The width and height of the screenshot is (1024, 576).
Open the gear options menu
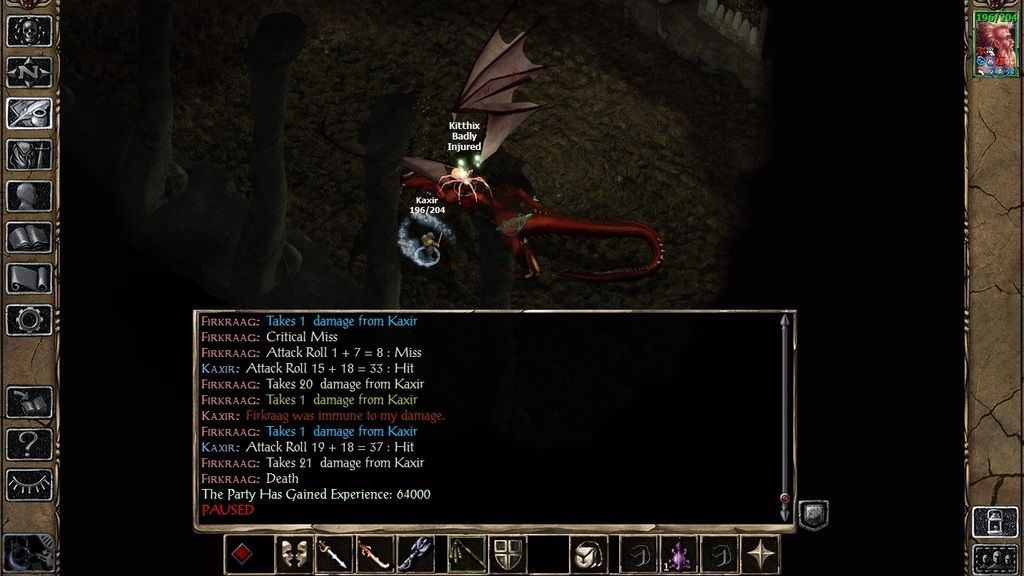pos(29,320)
